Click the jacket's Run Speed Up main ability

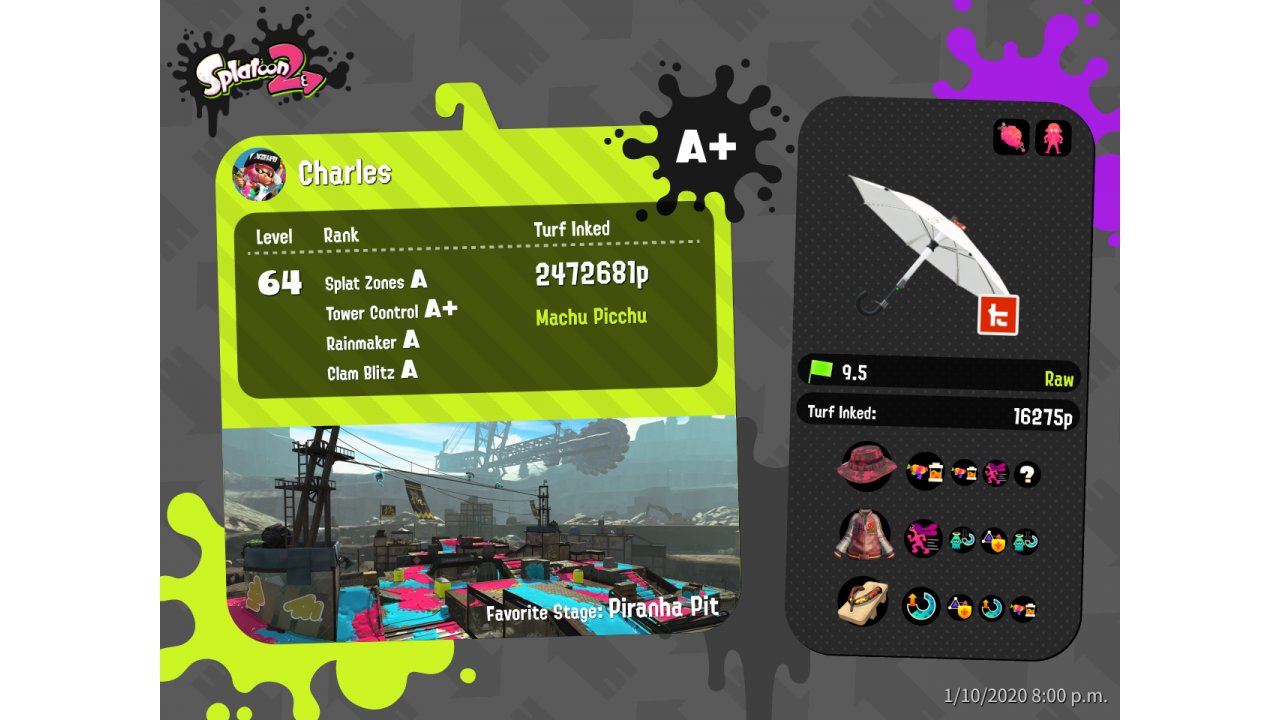coord(922,538)
